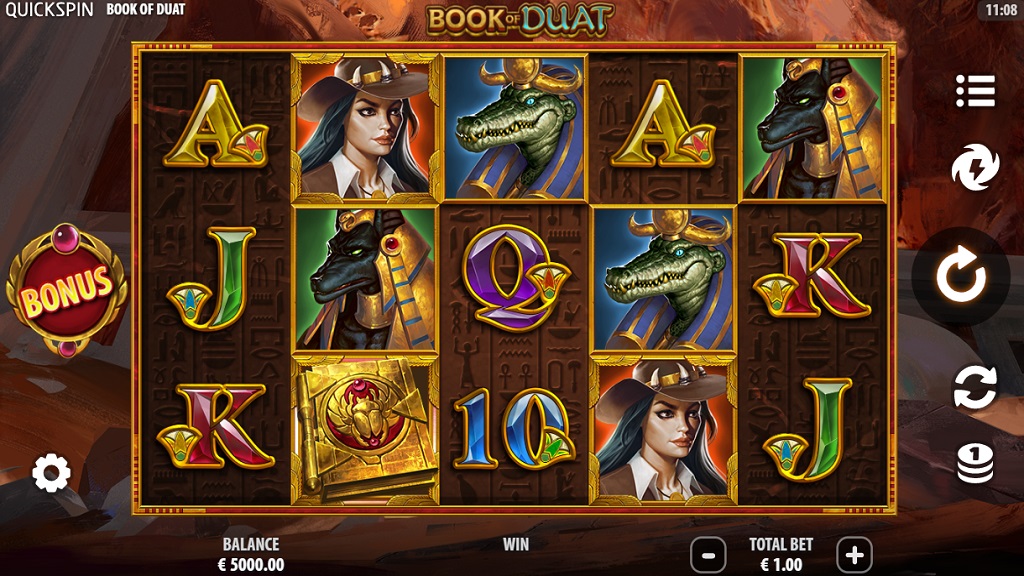Activate the autoplay looping arrows button

click(x=974, y=387)
